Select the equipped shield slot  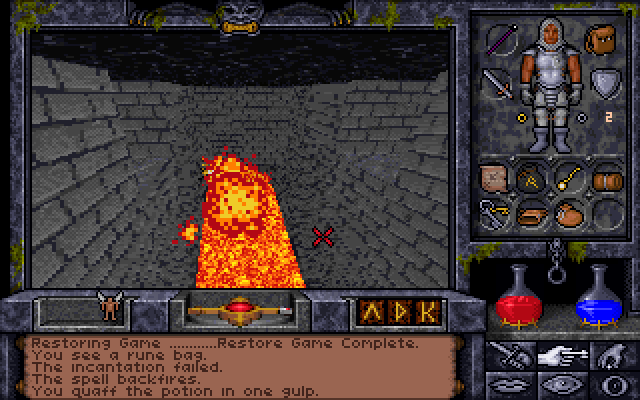tap(603, 82)
